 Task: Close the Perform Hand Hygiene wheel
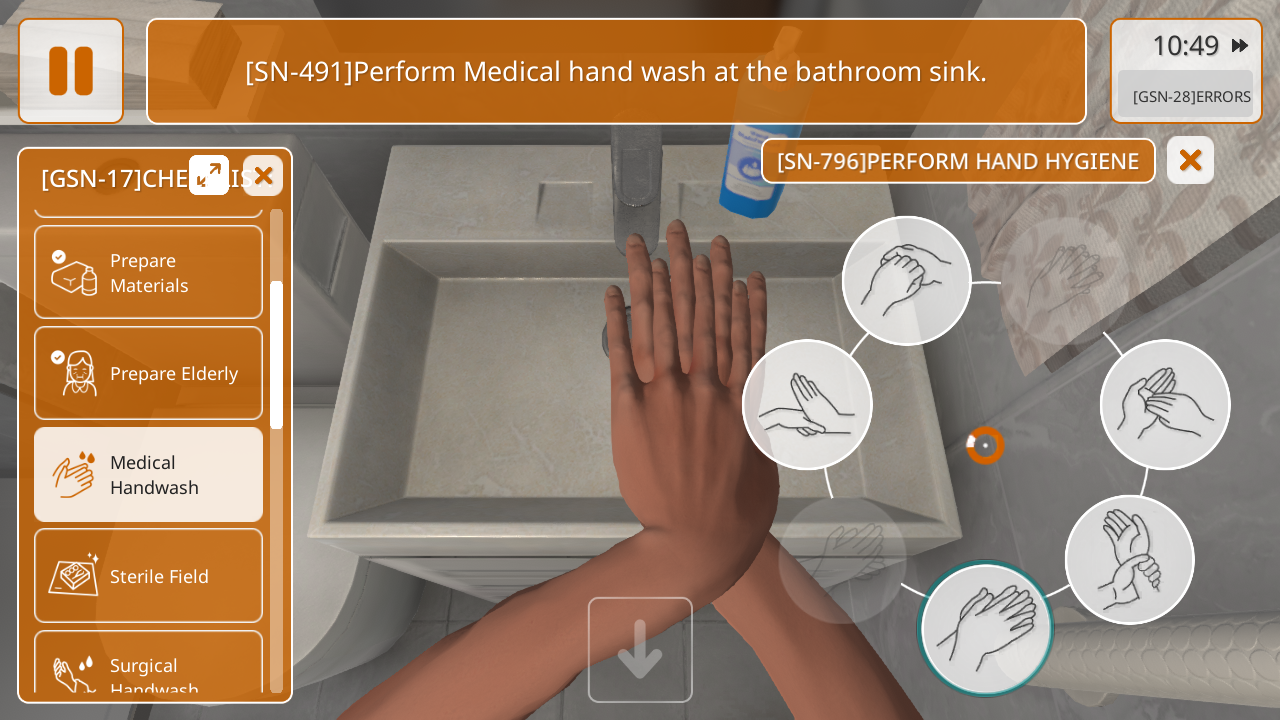point(1190,160)
